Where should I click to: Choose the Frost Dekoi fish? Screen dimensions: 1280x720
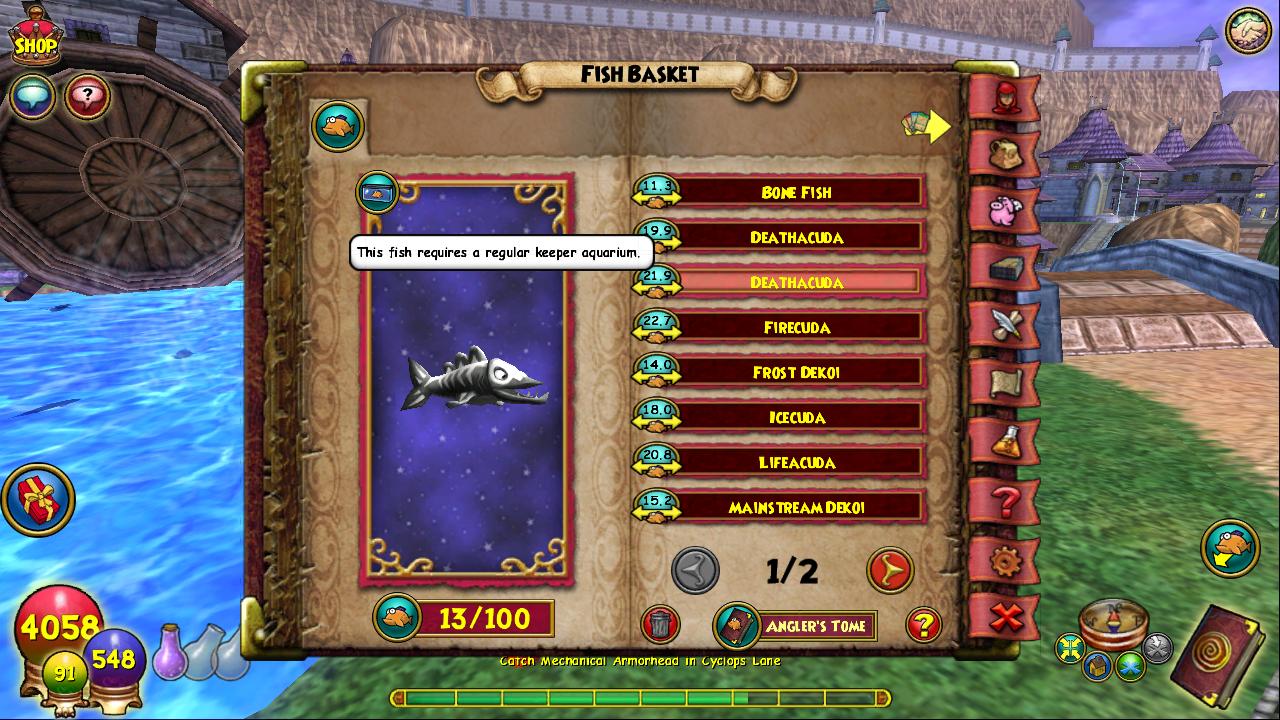[796, 372]
